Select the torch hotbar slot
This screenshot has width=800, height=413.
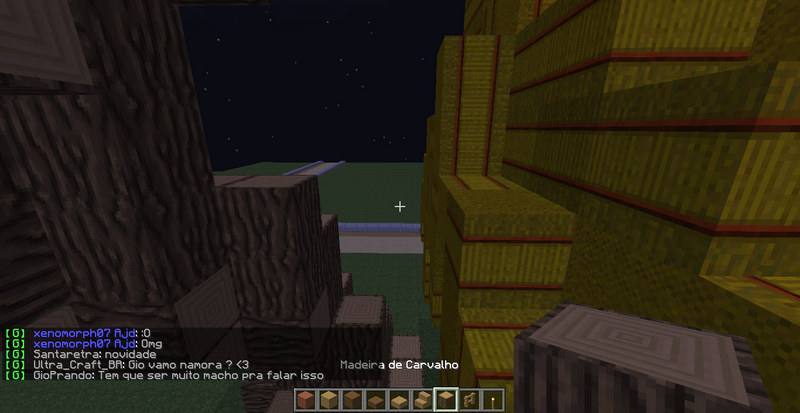(x=490, y=400)
